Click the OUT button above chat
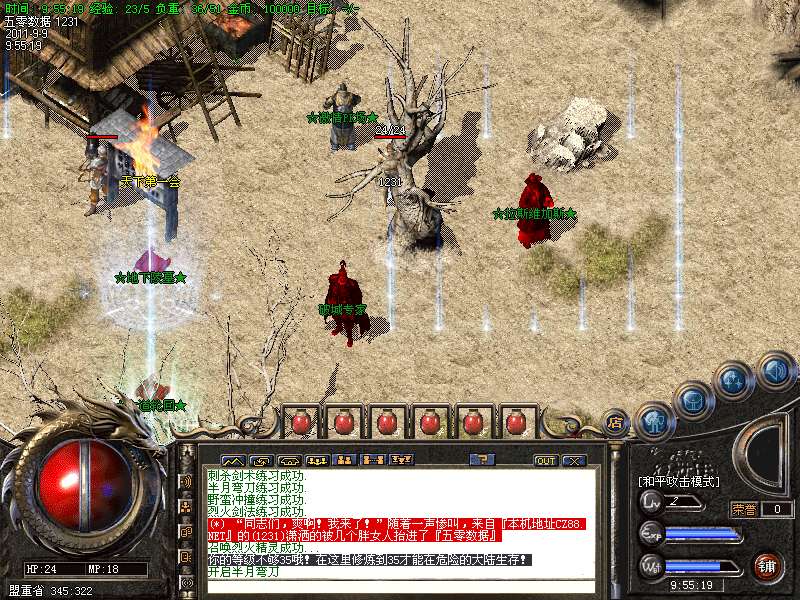 click(x=546, y=461)
